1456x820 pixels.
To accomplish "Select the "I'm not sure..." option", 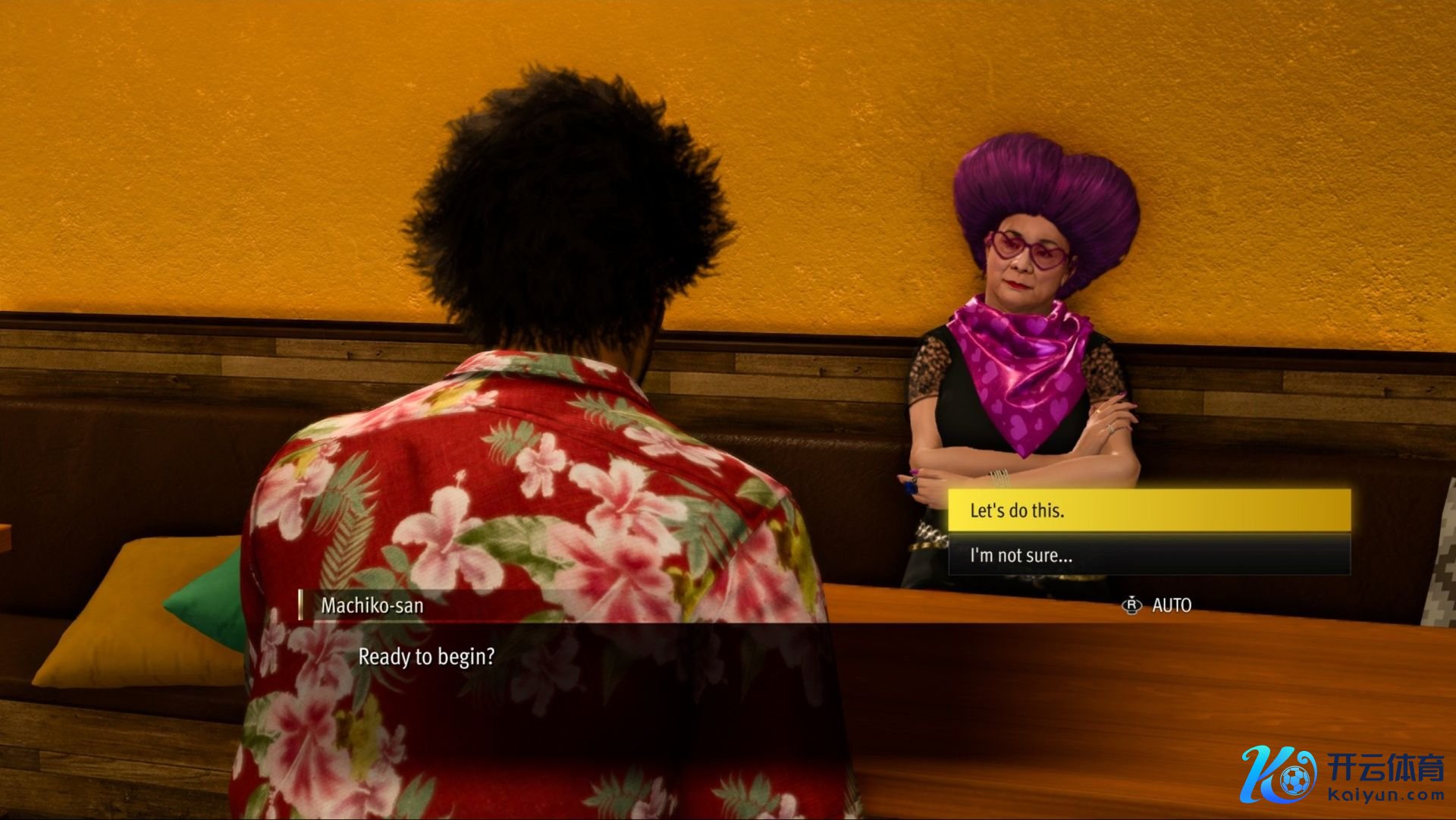I will (x=1148, y=555).
